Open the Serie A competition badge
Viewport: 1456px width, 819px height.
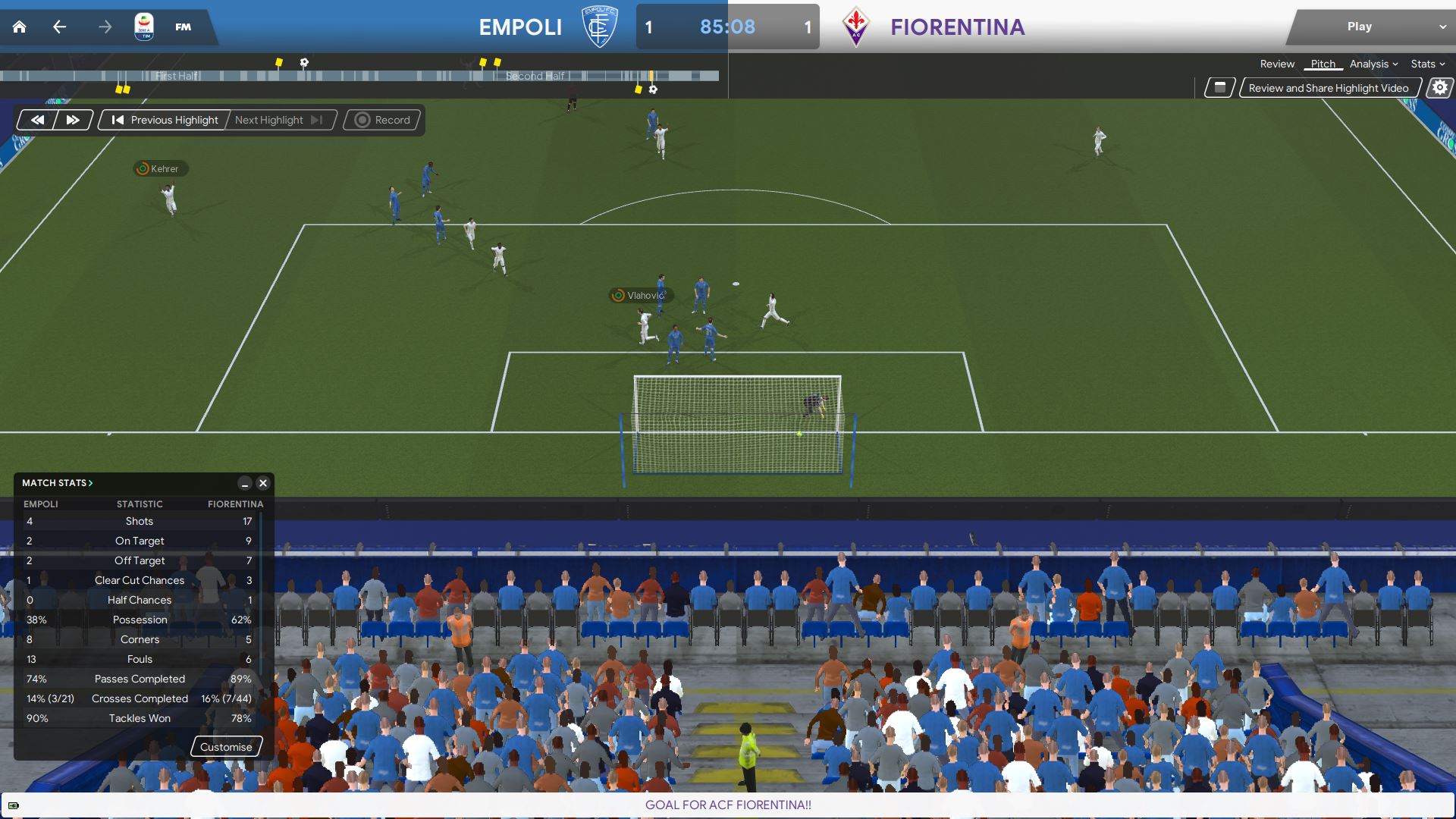pos(143,27)
